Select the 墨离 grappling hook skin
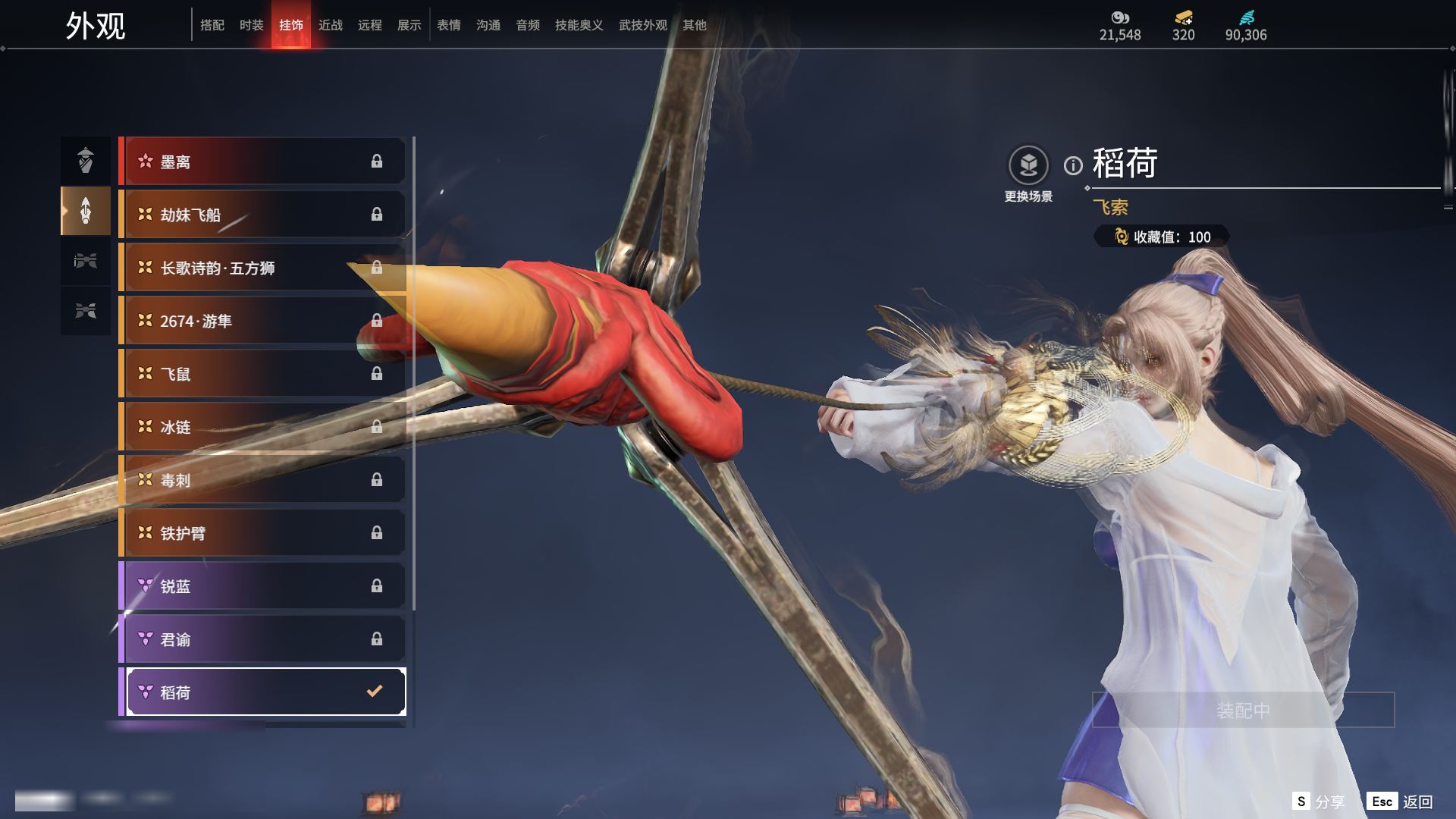Viewport: 1456px width, 819px height. 262,162
